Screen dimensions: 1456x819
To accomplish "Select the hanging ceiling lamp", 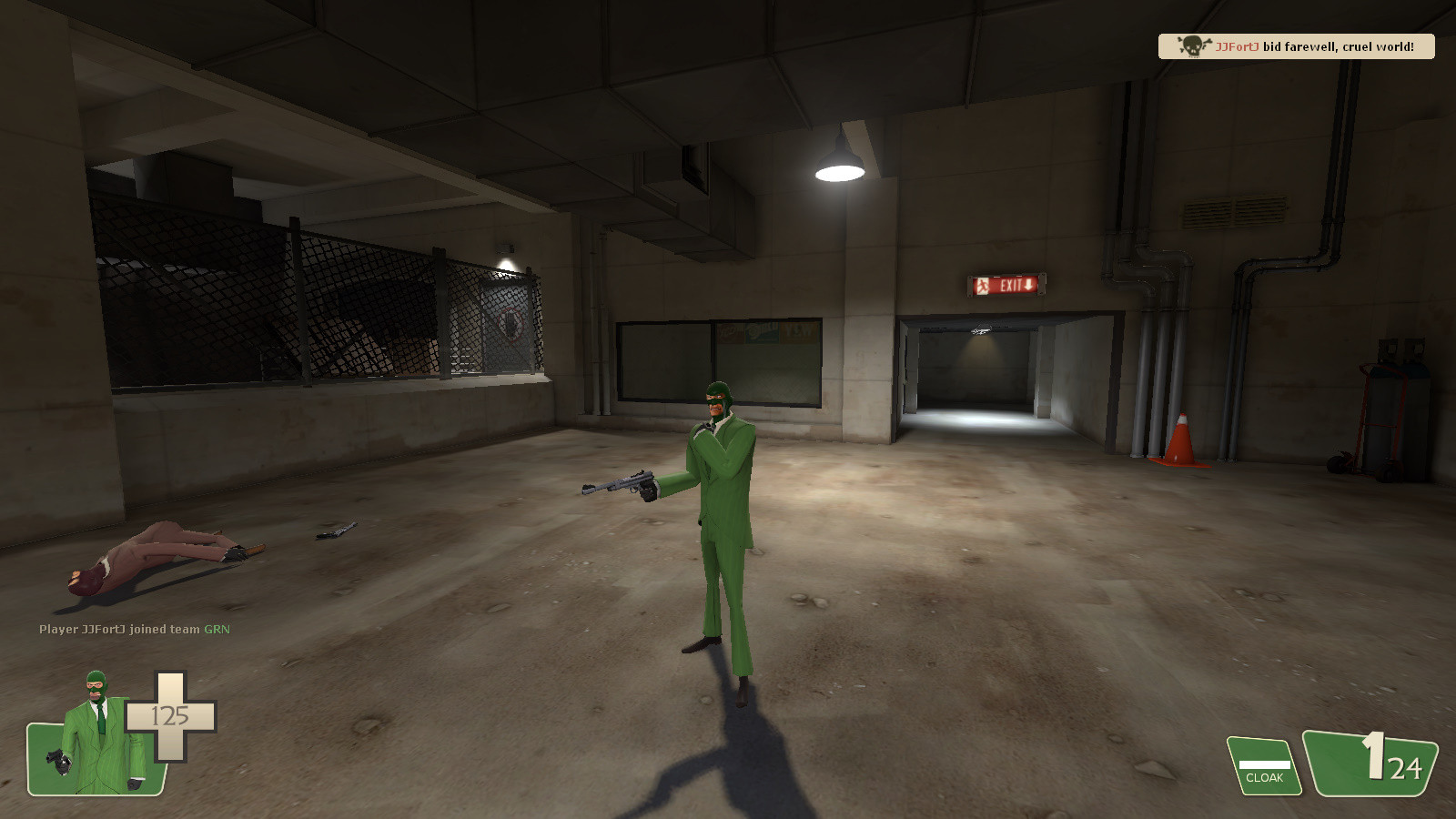I will click(839, 159).
